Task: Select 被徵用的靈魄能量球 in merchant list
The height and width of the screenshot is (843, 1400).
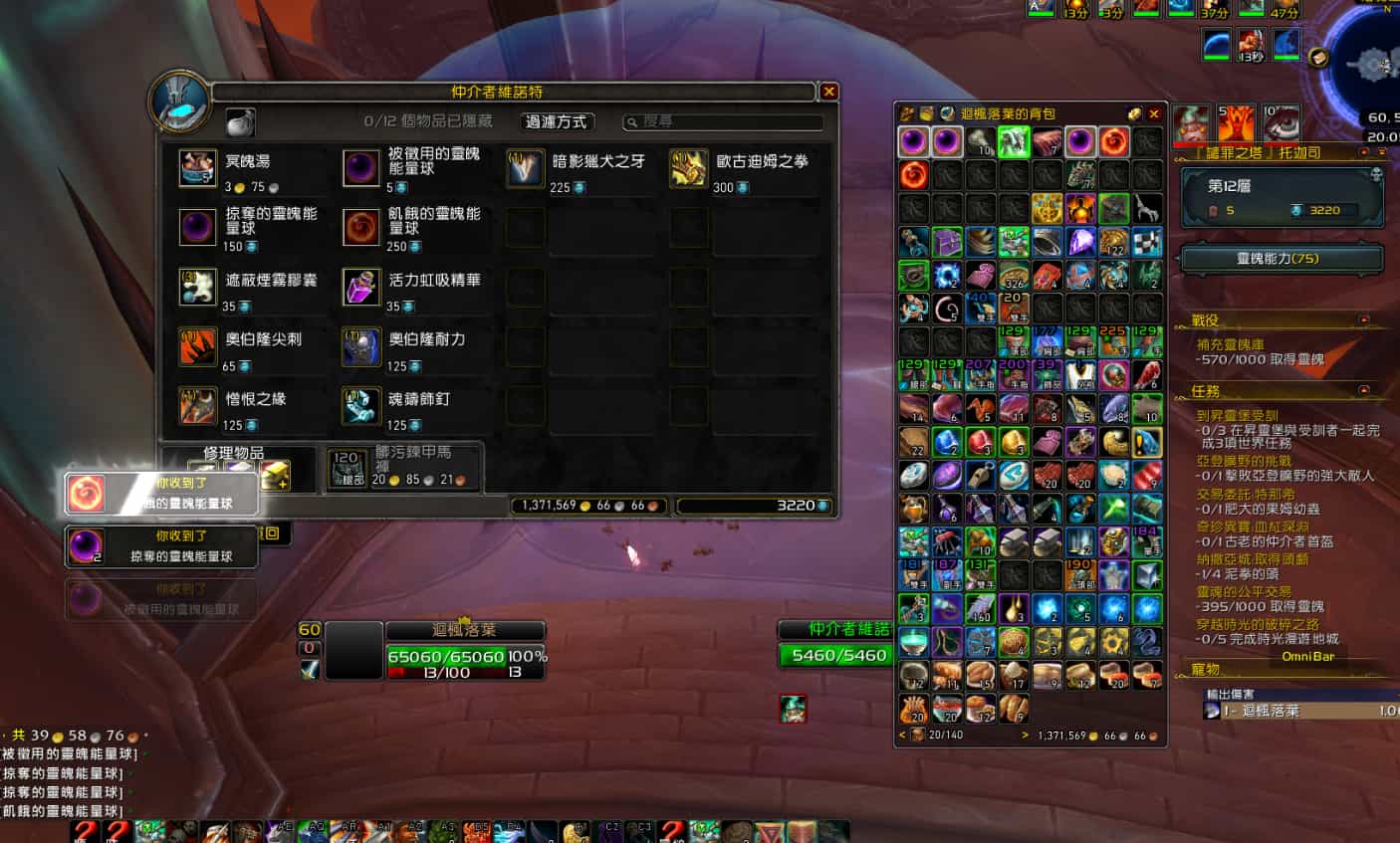Action: coord(361,168)
